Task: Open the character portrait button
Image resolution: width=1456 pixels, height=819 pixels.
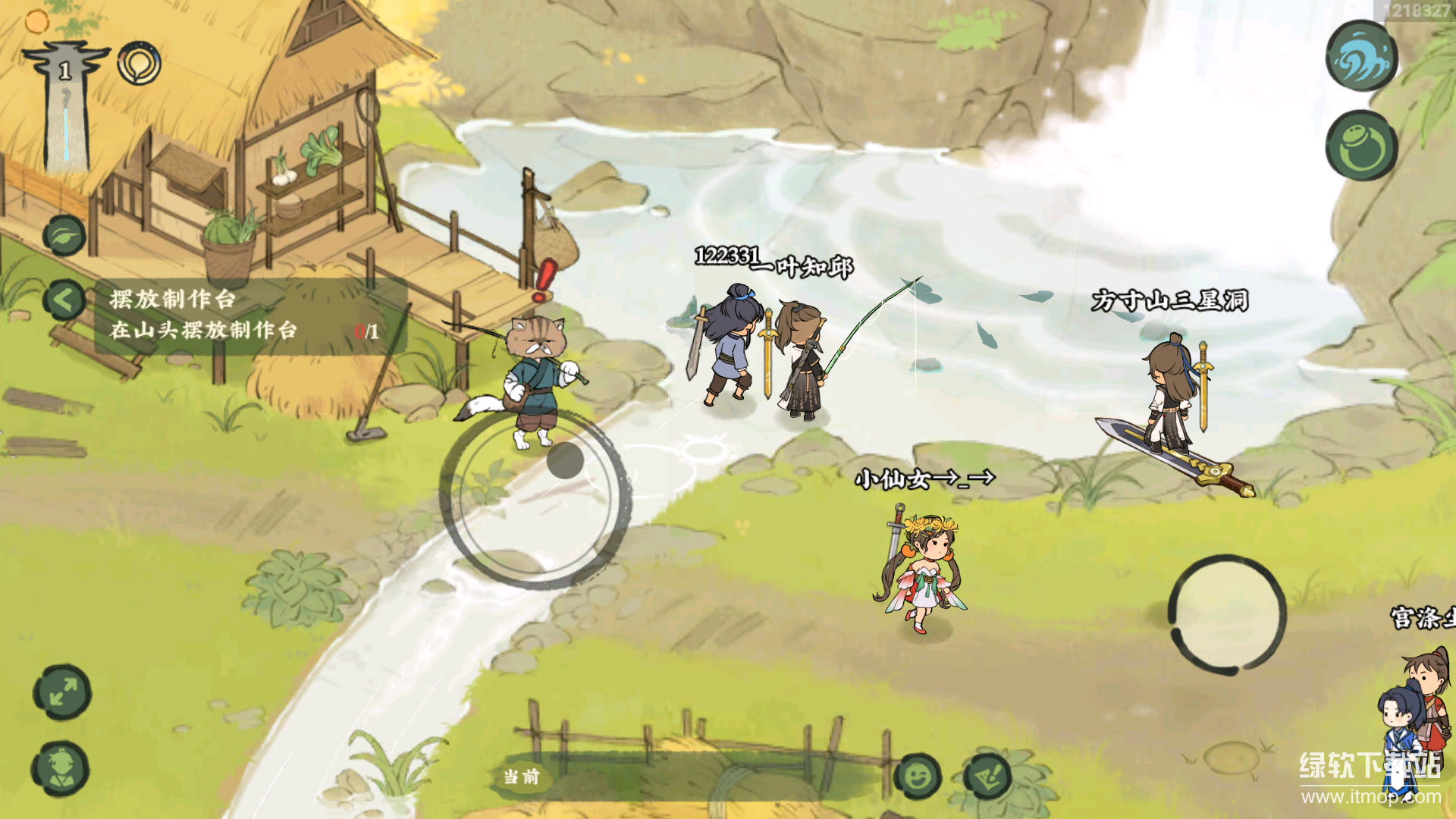Action: point(61,768)
